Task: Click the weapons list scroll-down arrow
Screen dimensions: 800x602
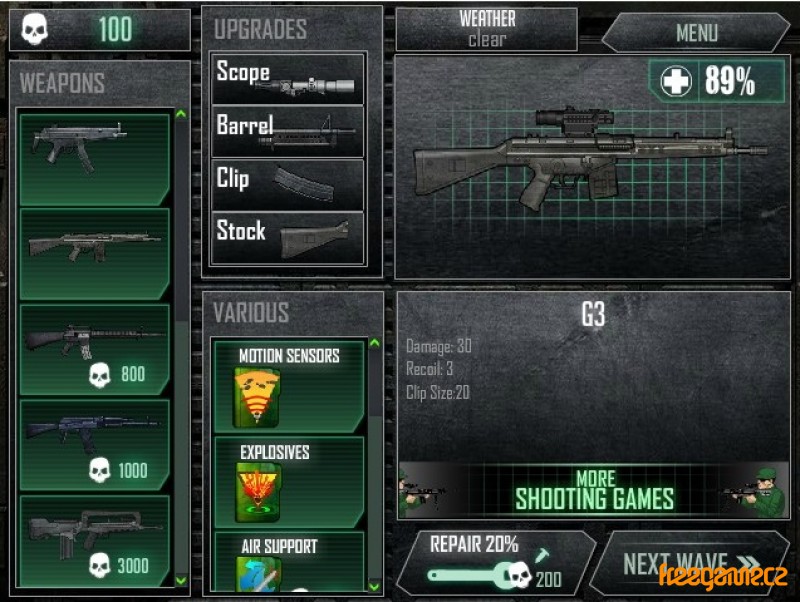Action: (x=181, y=579)
